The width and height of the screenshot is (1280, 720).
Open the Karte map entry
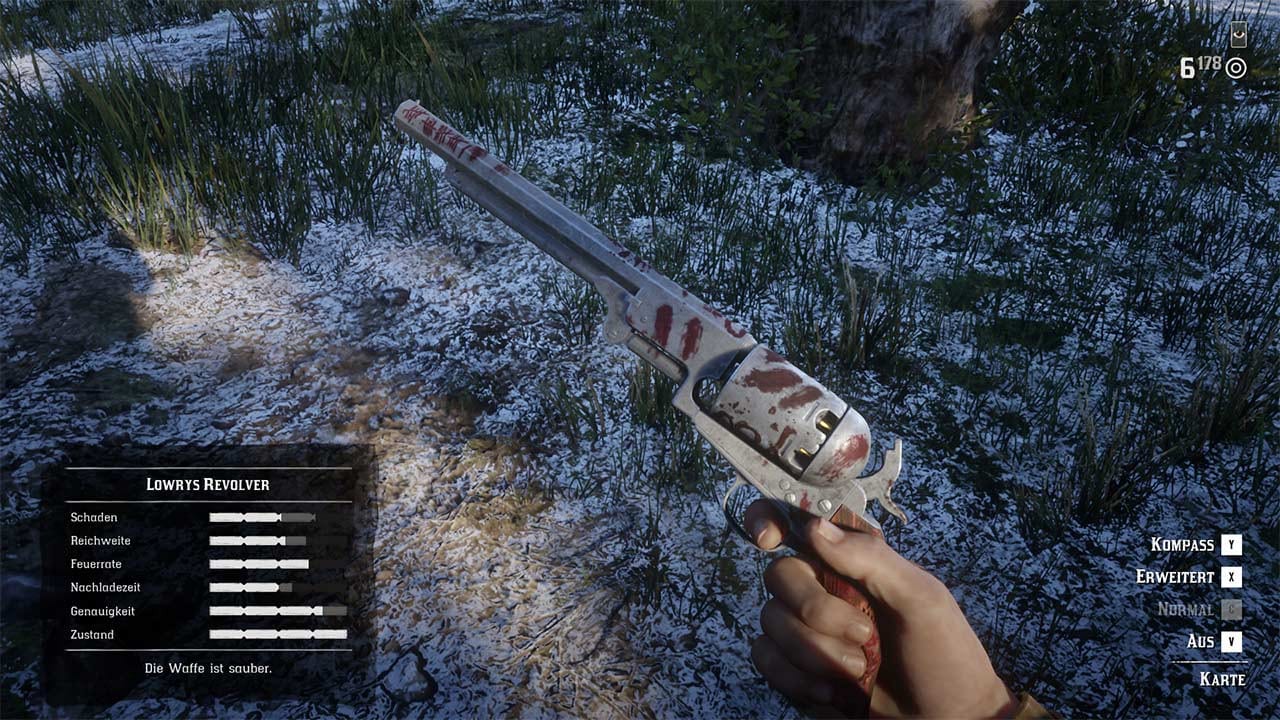1222,679
